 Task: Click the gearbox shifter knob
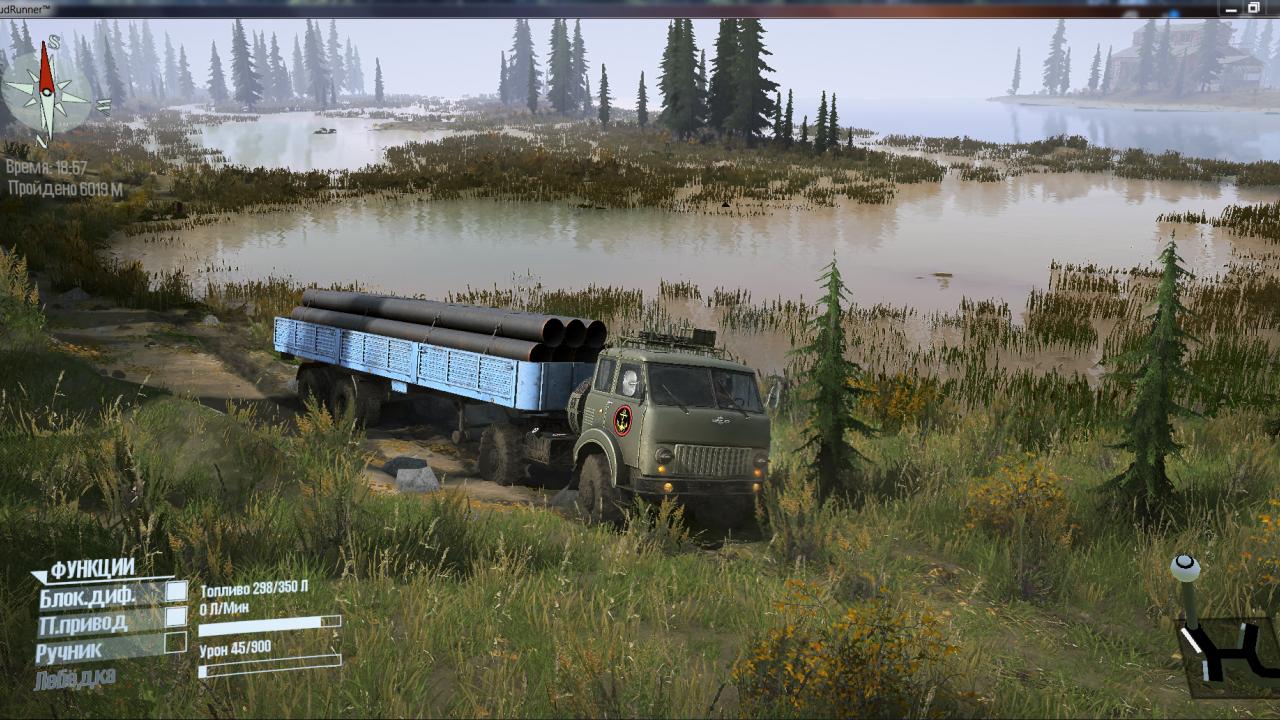pyautogui.click(x=1185, y=568)
